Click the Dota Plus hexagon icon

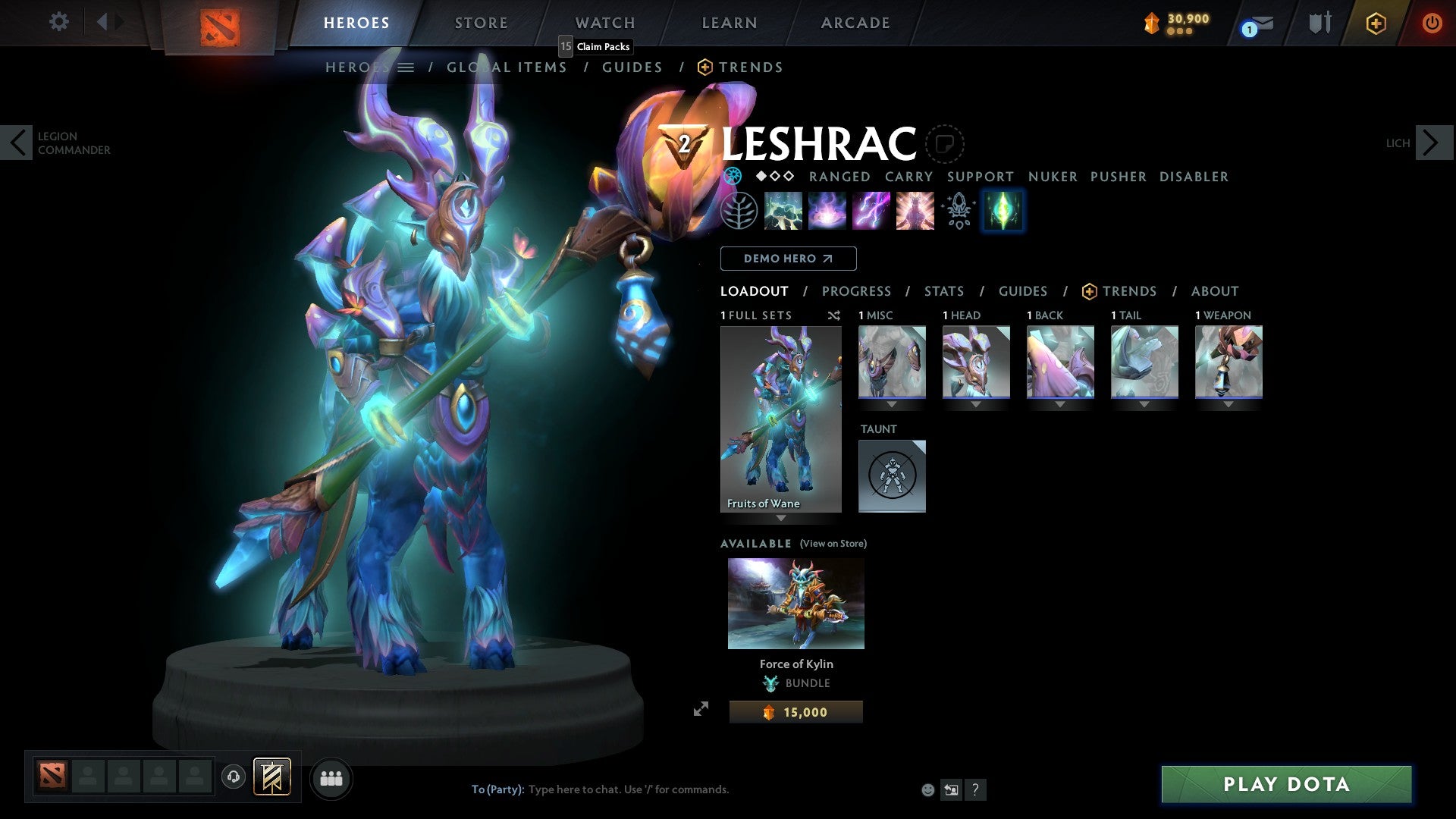pyautogui.click(x=1375, y=23)
